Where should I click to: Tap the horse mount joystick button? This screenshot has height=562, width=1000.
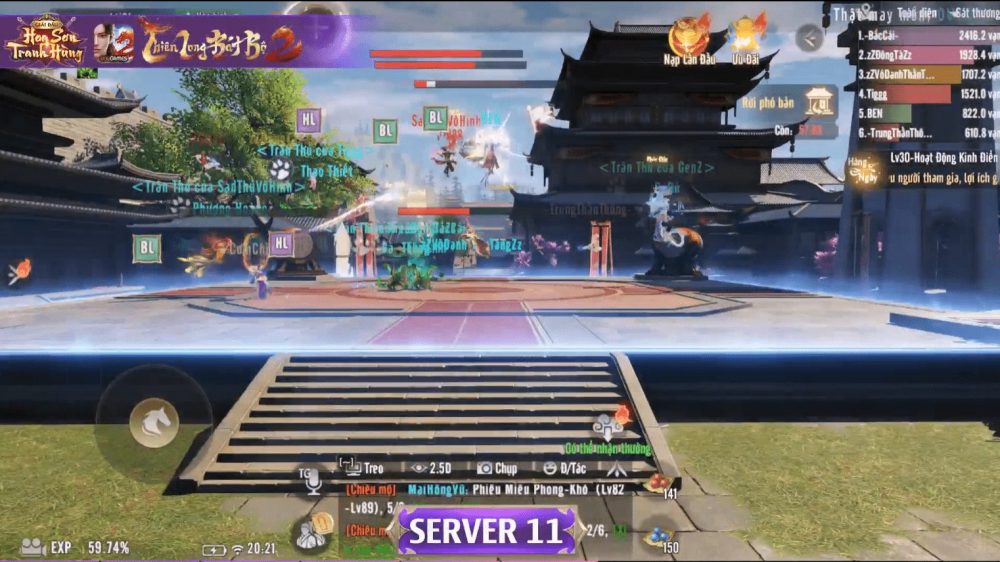click(x=154, y=423)
